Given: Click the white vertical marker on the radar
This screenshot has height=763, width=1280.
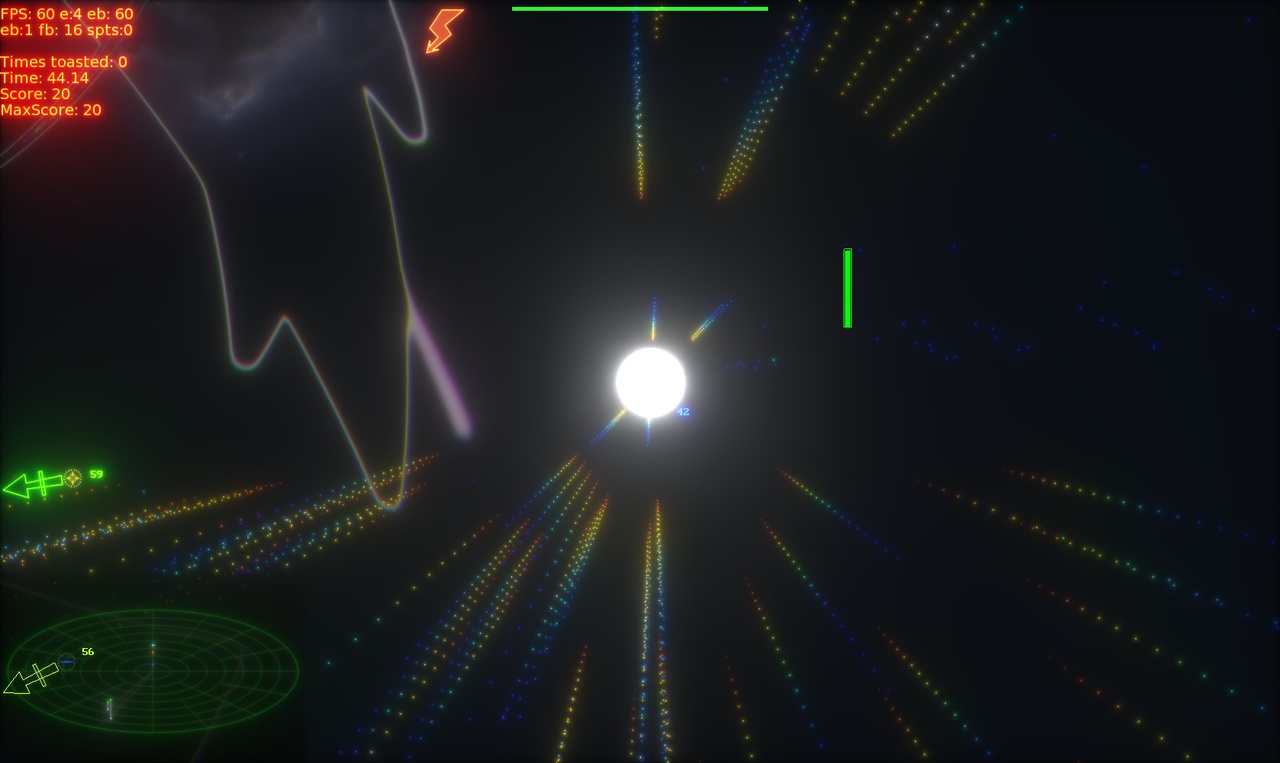Looking at the screenshot, I should tap(110, 709).
